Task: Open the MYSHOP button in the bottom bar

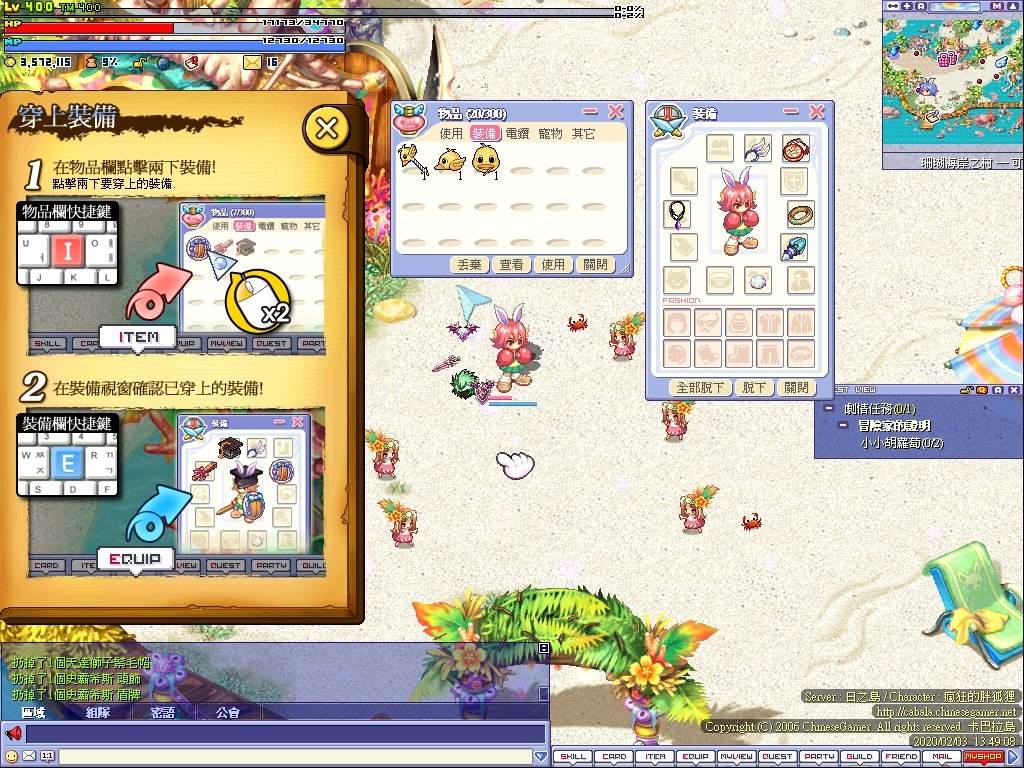Action: click(982, 757)
